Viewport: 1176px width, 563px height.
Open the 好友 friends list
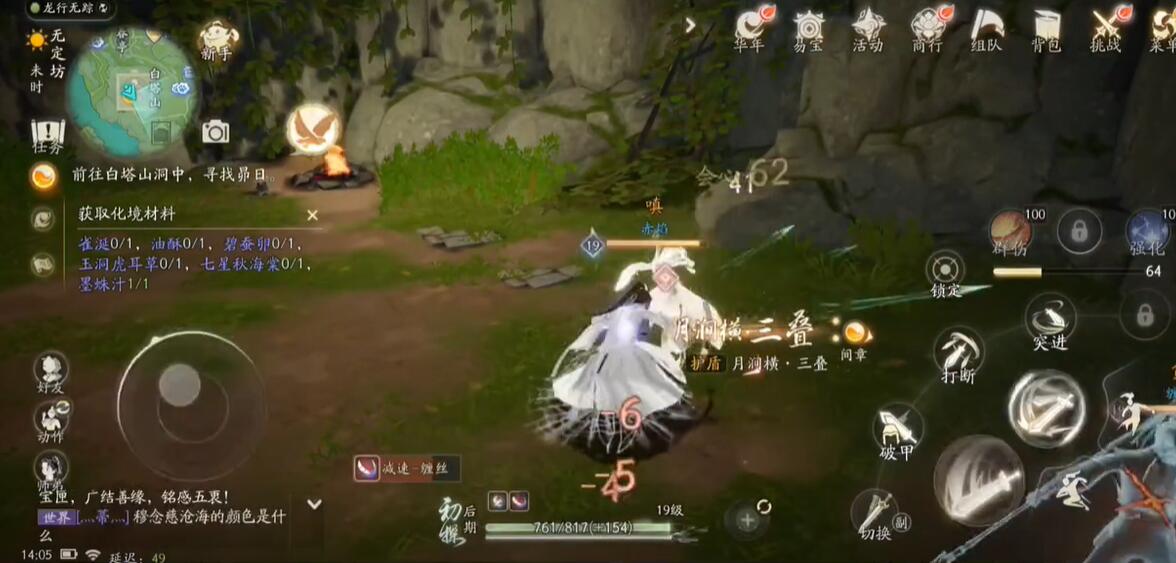tap(50, 368)
